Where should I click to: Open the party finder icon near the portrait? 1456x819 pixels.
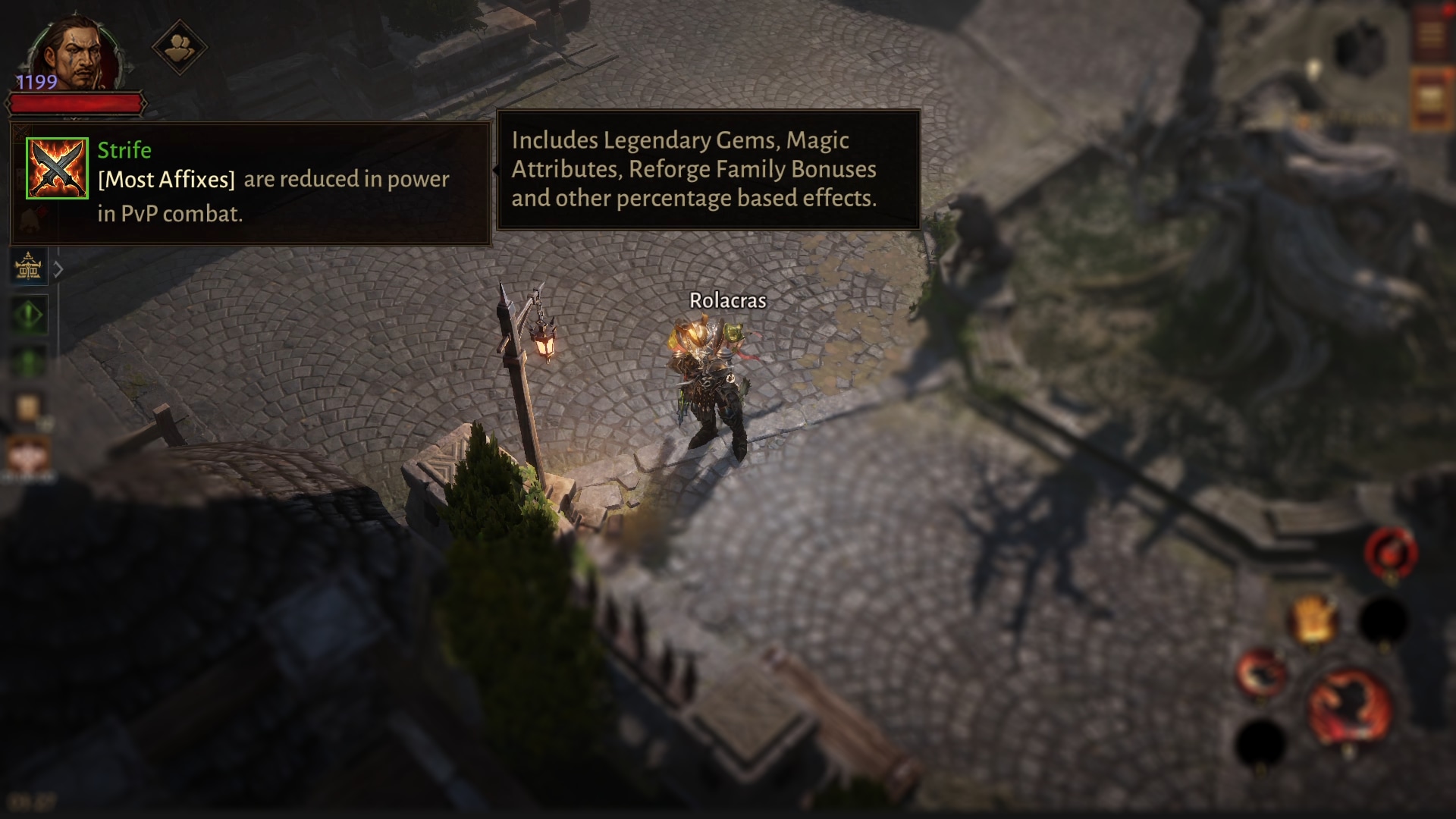(x=181, y=46)
